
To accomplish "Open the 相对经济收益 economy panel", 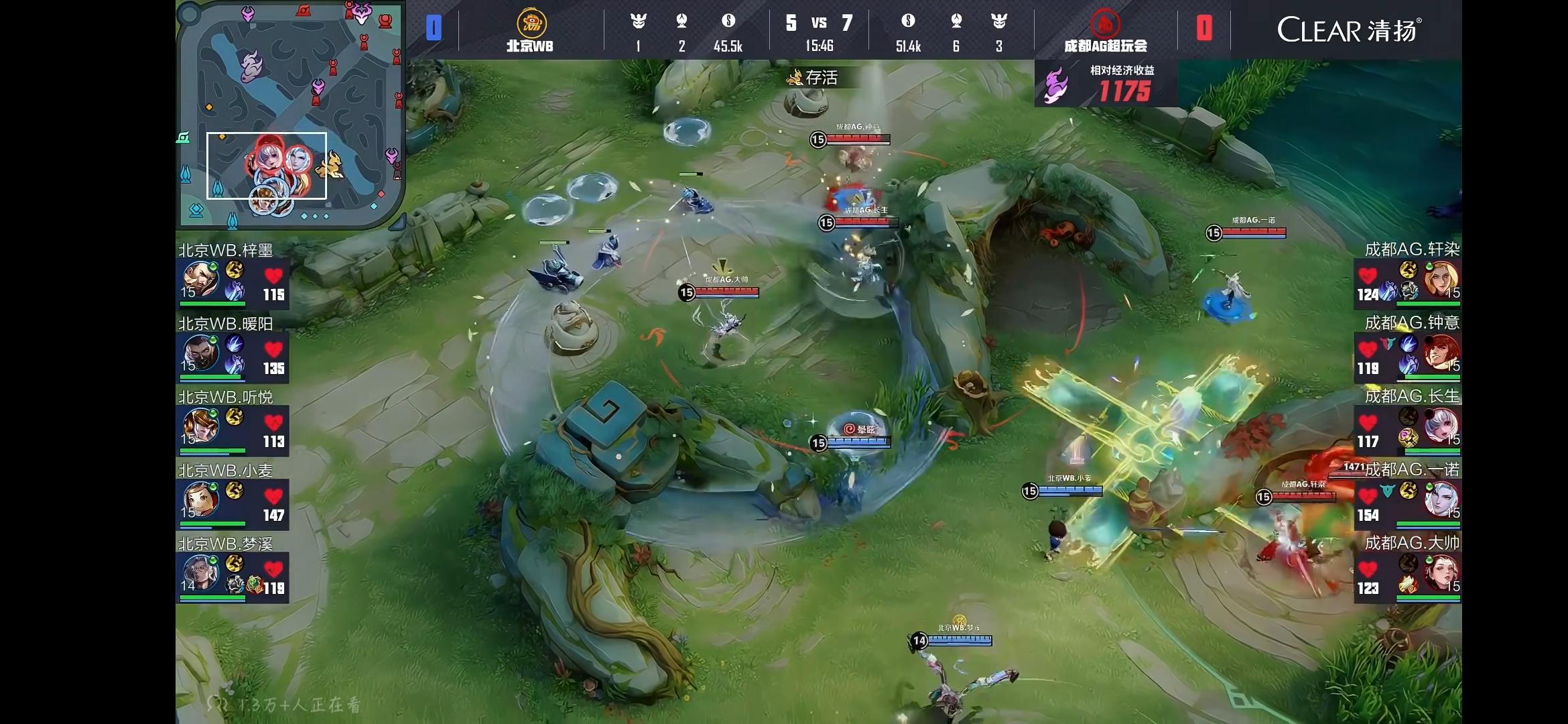I will [x=1106, y=84].
